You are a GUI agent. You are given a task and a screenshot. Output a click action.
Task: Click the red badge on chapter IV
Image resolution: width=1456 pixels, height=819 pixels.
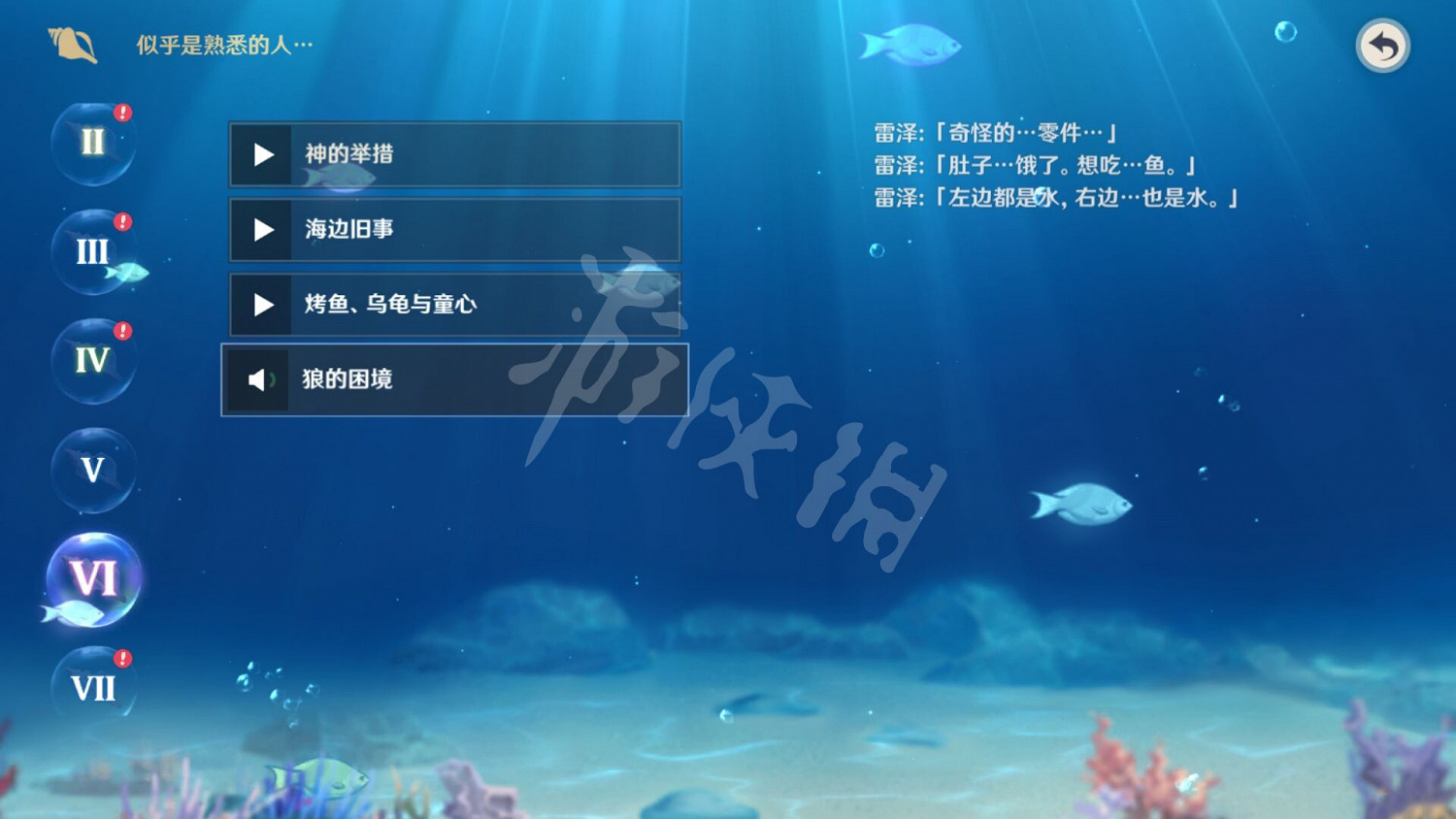[x=120, y=330]
